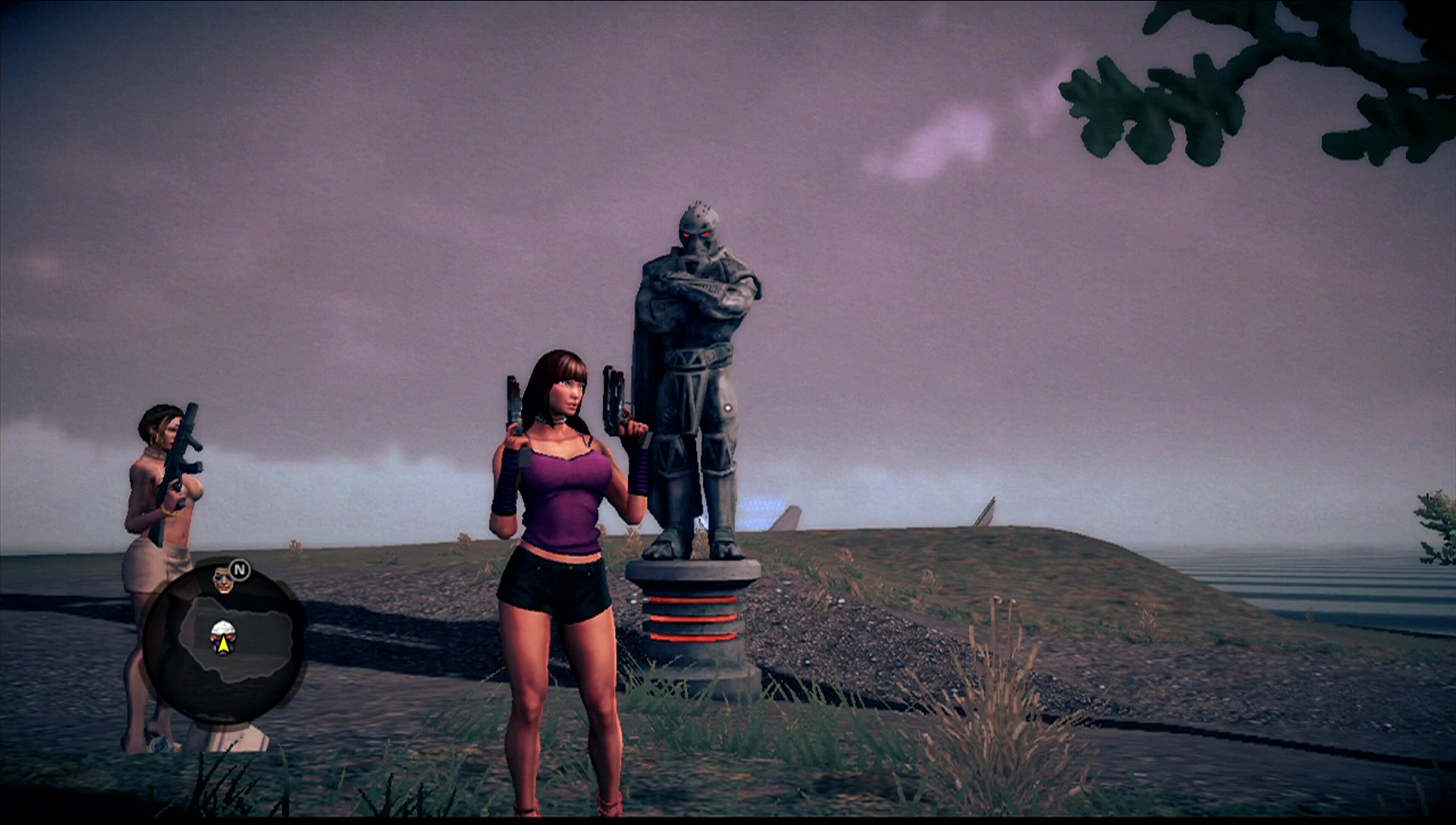This screenshot has width=1456, height=825.
Task: Select the homie face icon above the minimap
Action: tap(223, 580)
